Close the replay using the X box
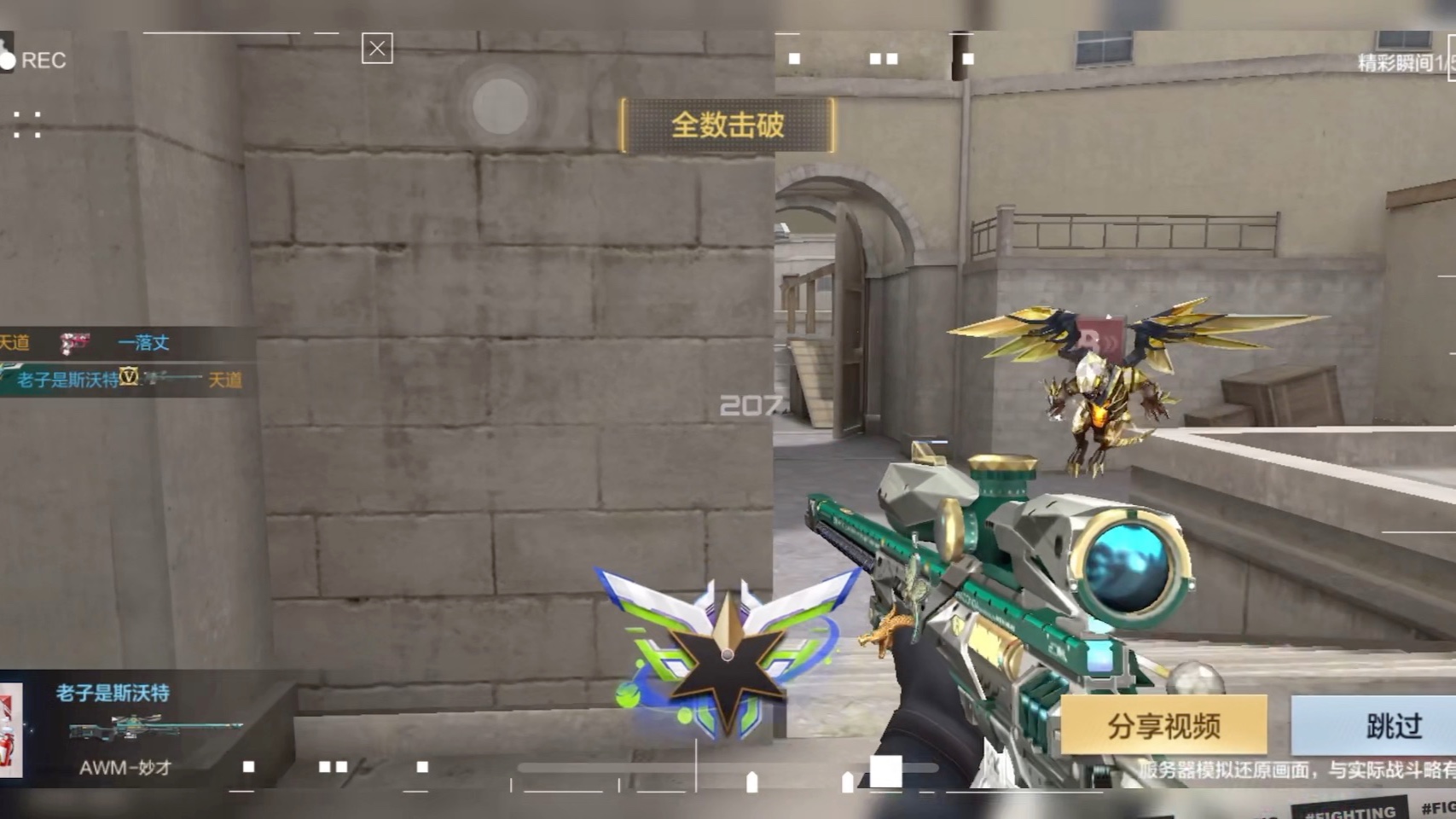The image size is (1456, 819). 377,49
